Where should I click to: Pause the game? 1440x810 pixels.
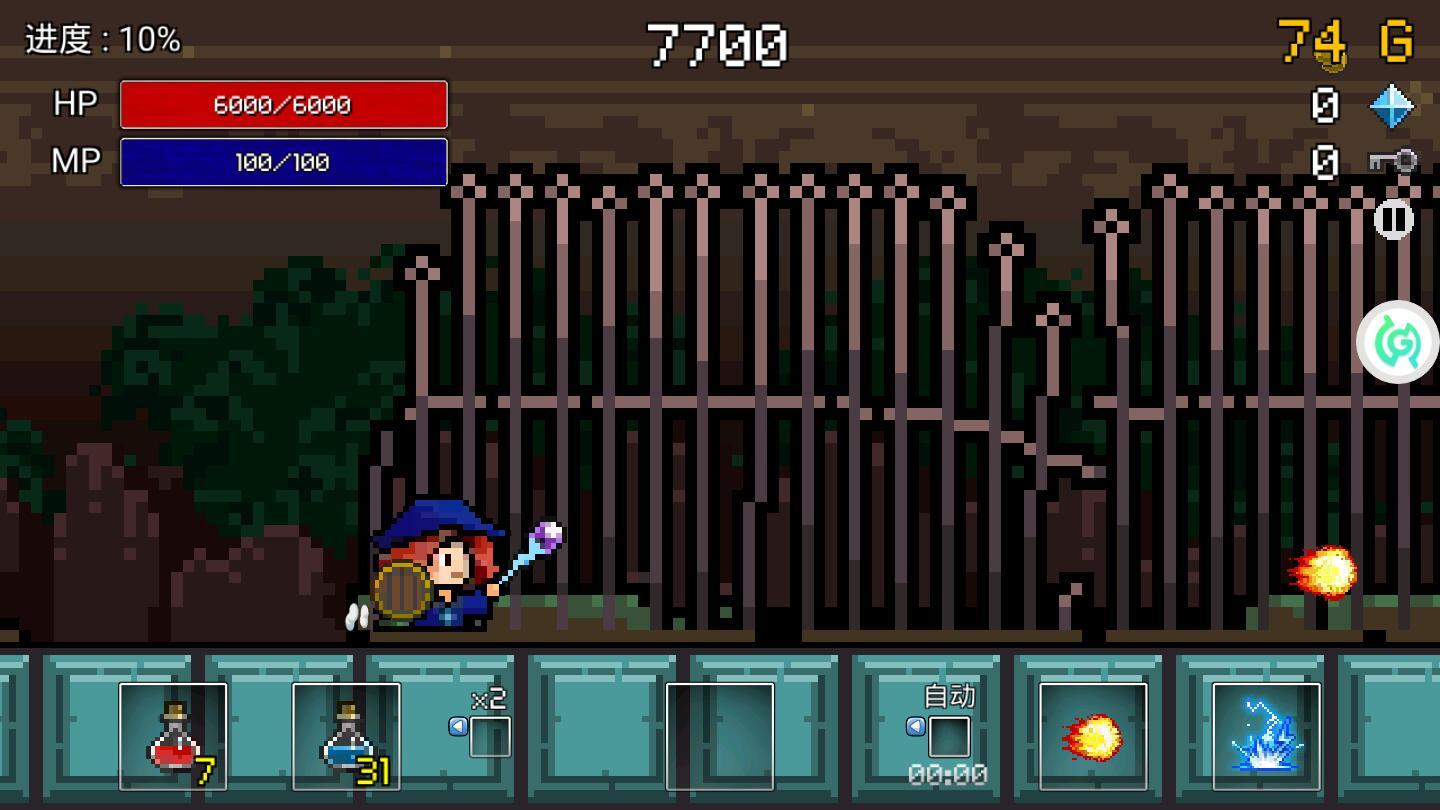tap(1394, 220)
